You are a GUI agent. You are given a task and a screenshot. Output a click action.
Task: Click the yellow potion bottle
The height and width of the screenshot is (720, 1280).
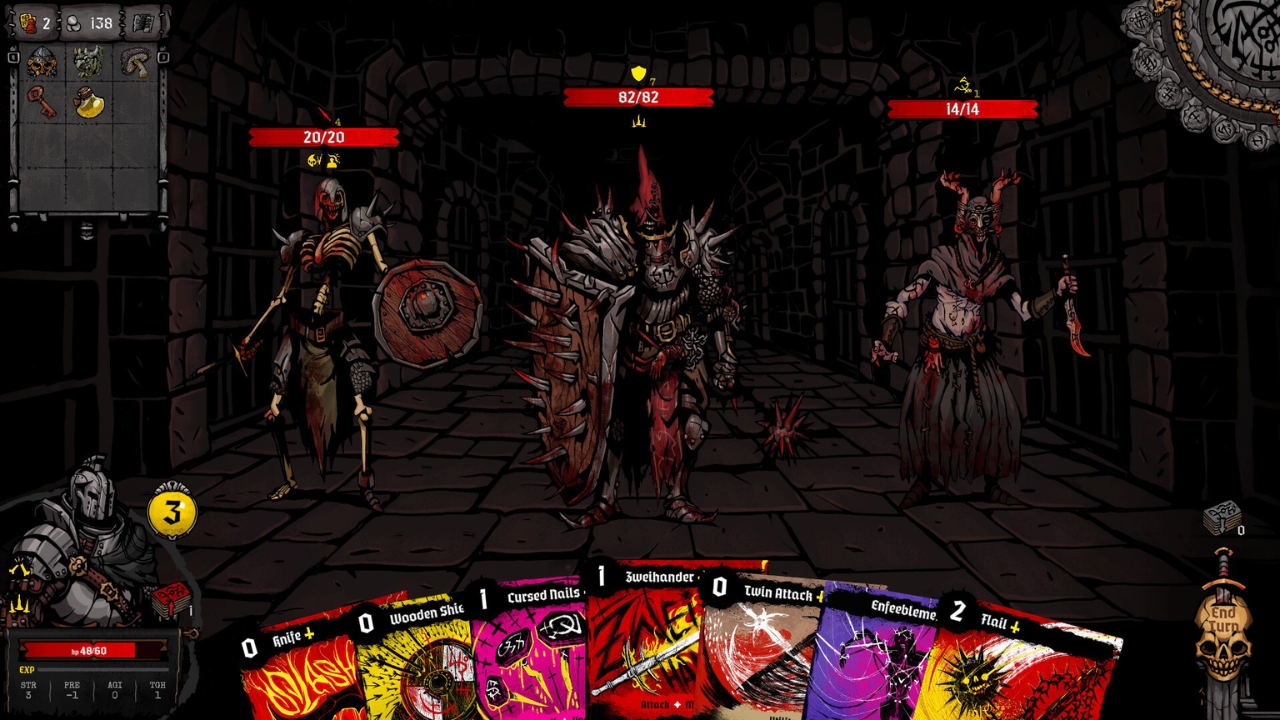90,102
